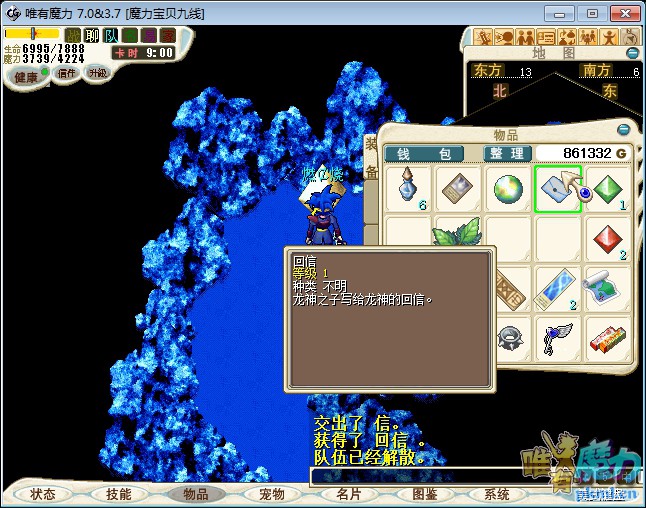This screenshot has width=646, height=508.
Task: Open the 信件 mail button
Action: coord(66,73)
